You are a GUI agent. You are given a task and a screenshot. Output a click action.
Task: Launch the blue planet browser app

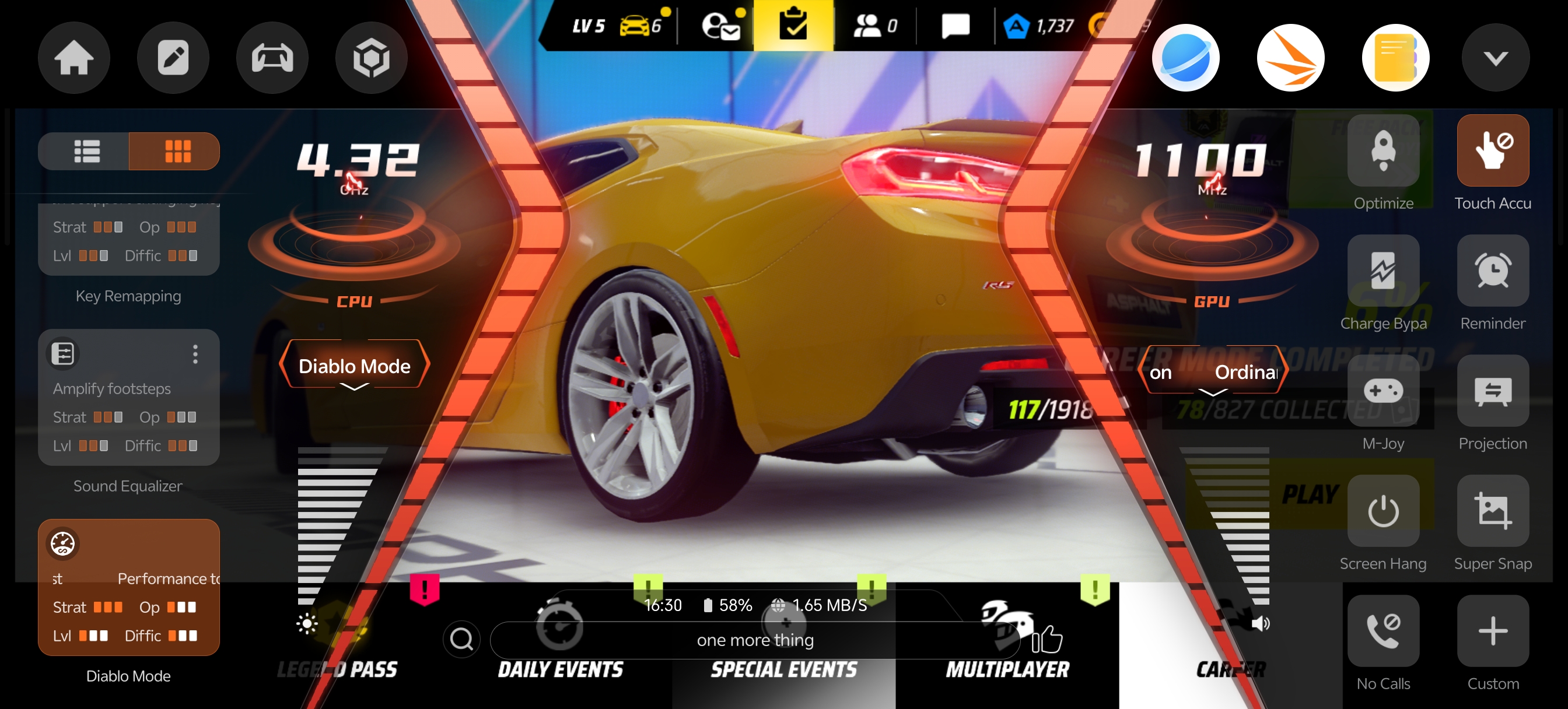click(x=1185, y=58)
